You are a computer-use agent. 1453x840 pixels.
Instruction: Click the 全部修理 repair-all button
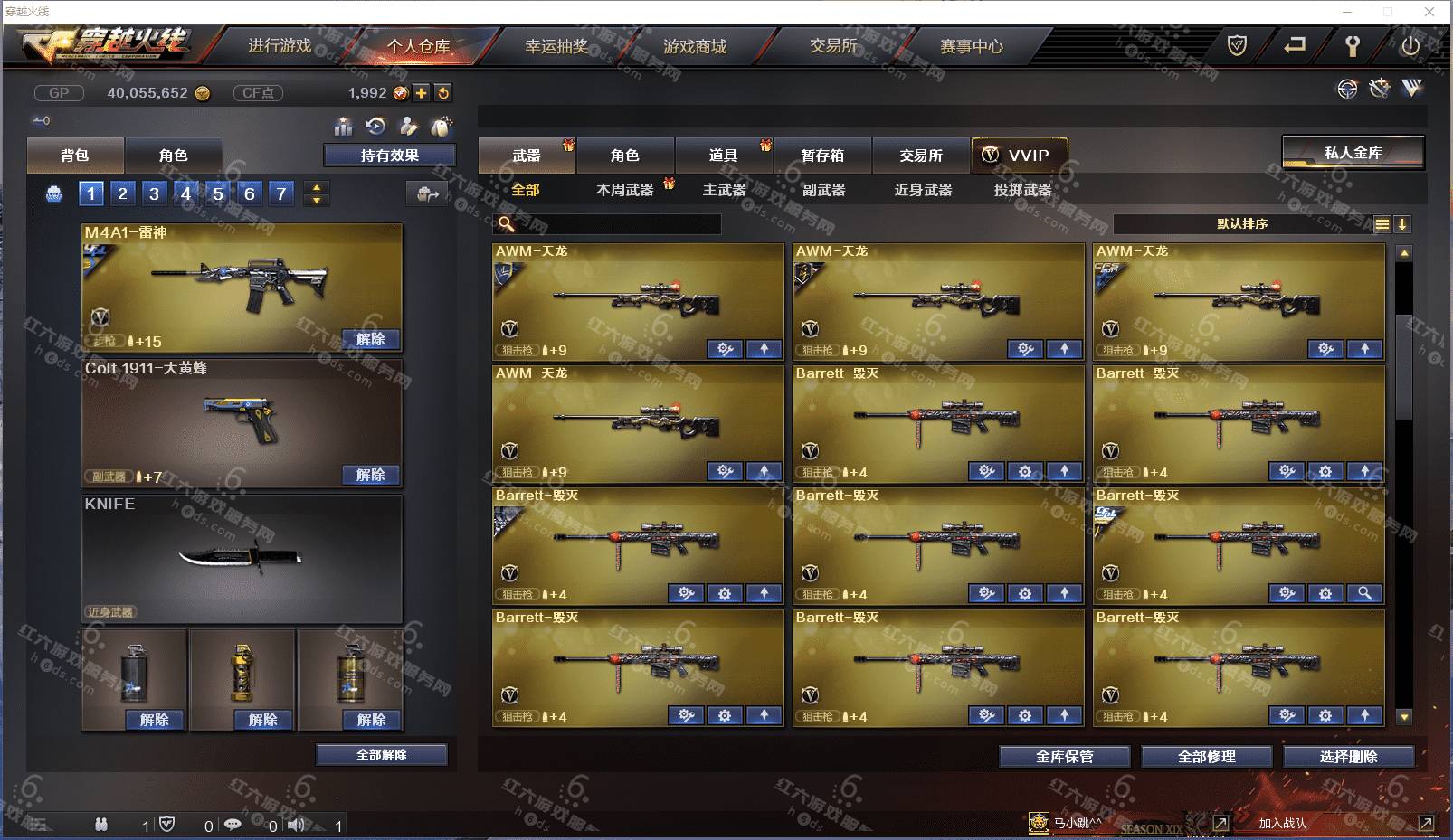click(x=1206, y=757)
